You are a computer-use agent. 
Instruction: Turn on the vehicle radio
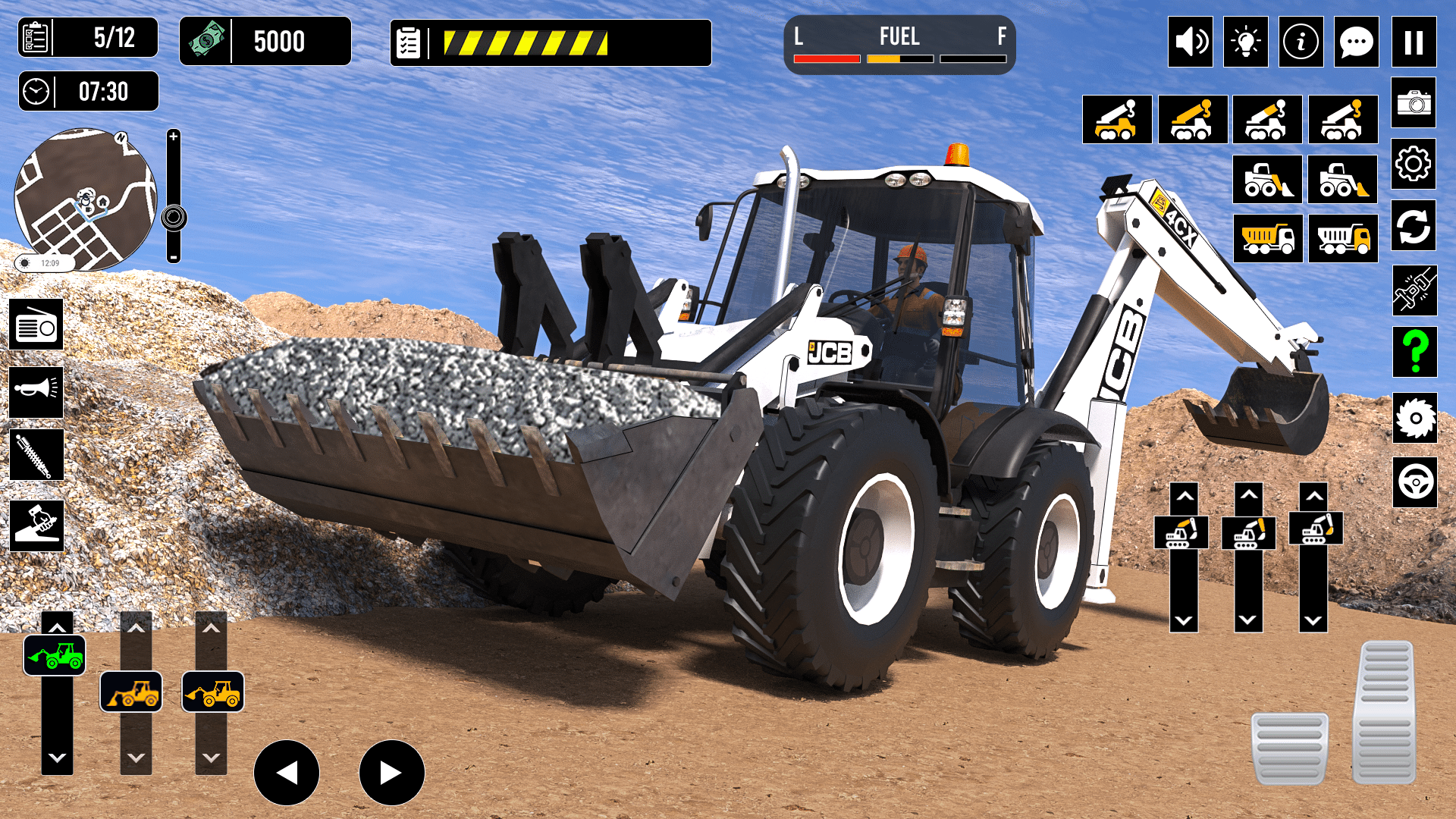(x=36, y=329)
